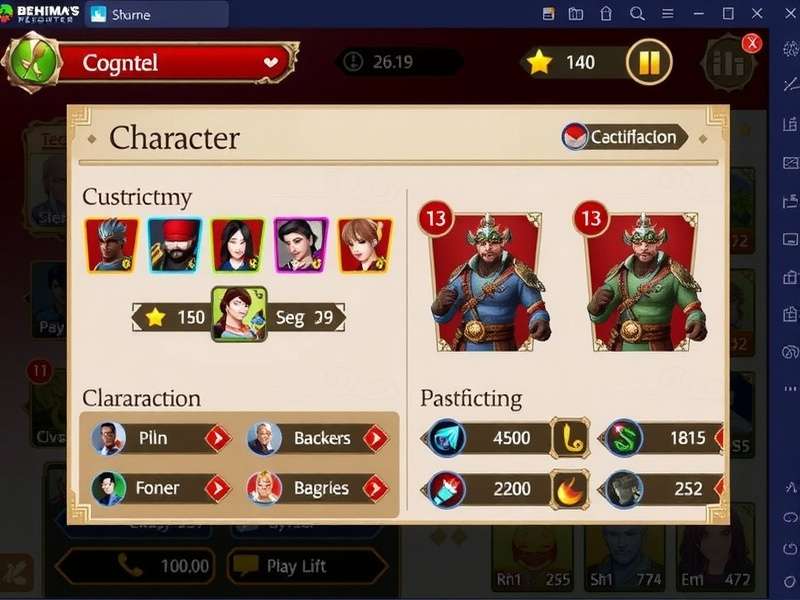Select the blue-haired warrior portrait
This screenshot has width=800, height=600.
111,245
